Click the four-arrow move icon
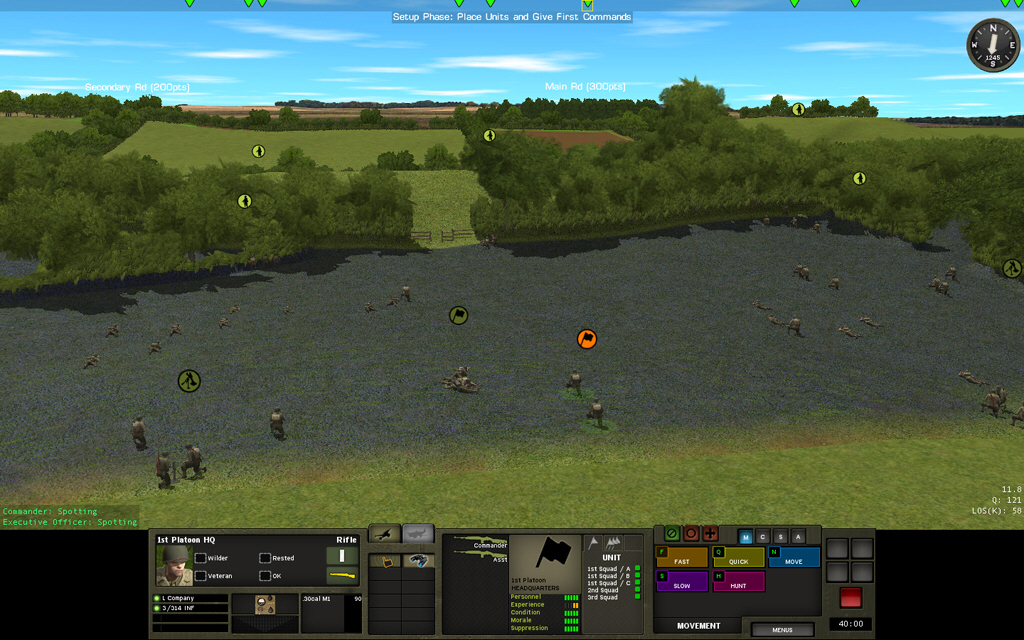 coord(710,534)
